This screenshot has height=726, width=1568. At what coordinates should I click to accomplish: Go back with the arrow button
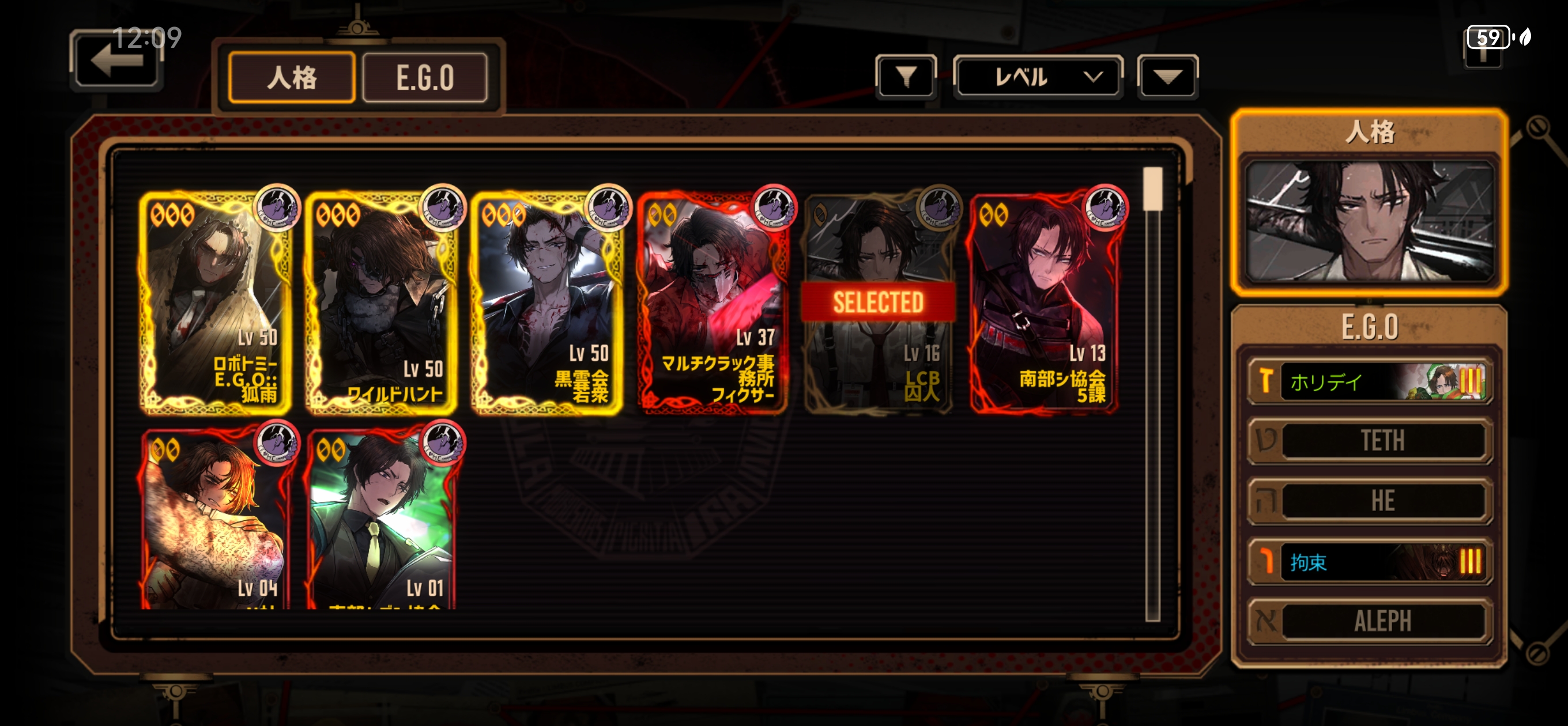tap(116, 62)
